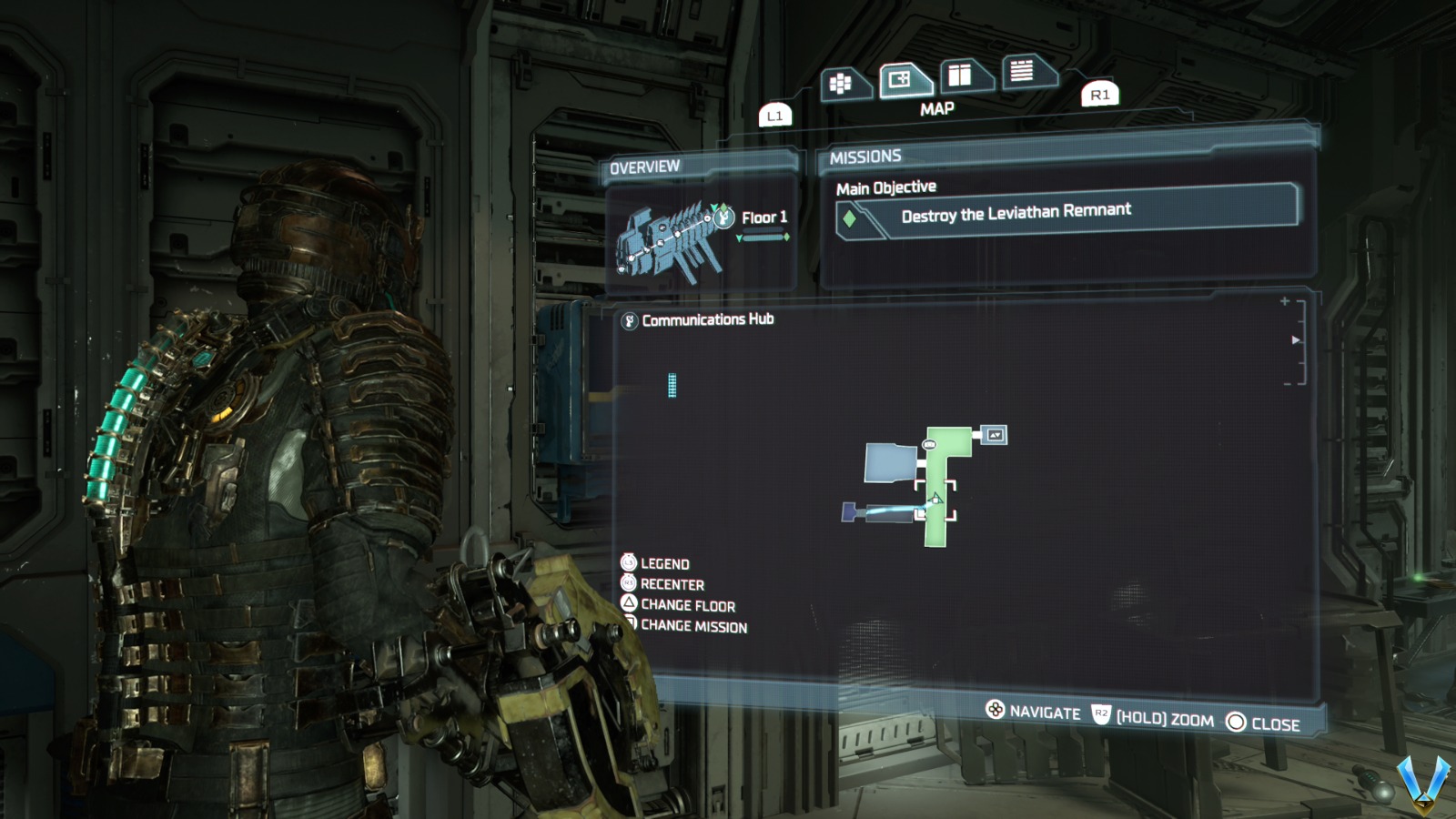Open the upgrades panel icon
This screenshot has width=1456, height=819.
961,77
